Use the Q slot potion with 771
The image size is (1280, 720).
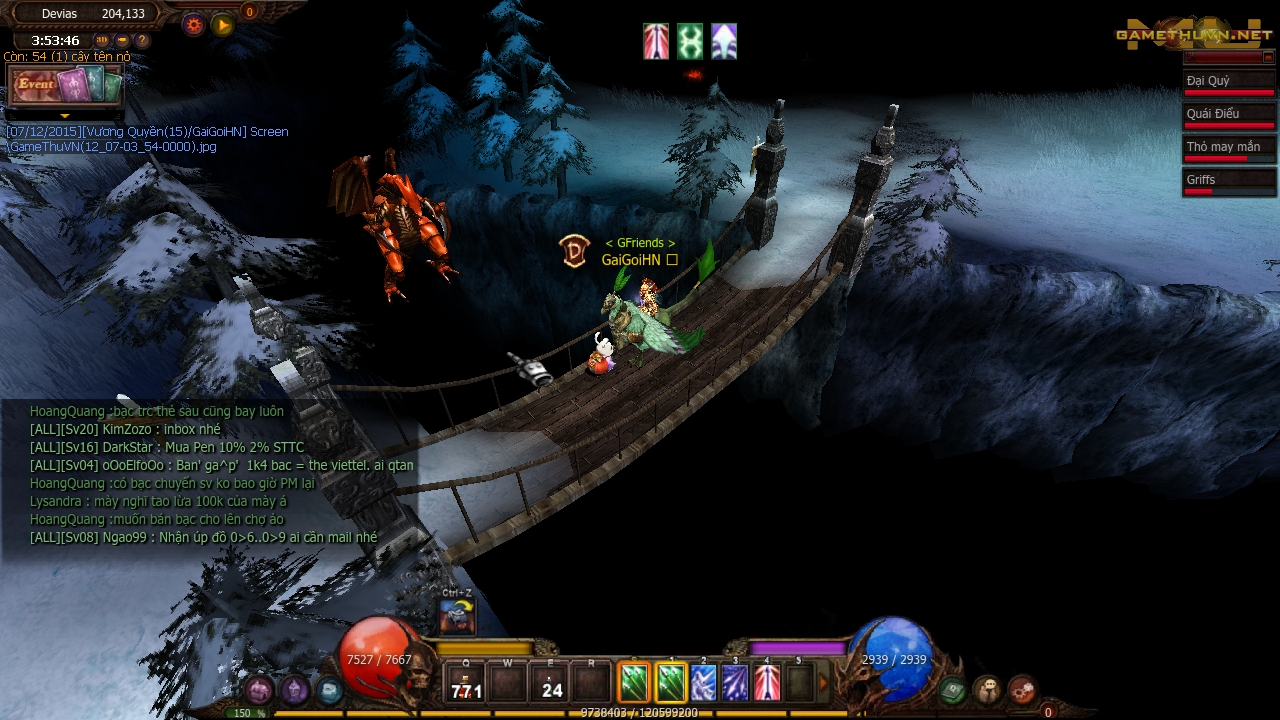[466, 684]
